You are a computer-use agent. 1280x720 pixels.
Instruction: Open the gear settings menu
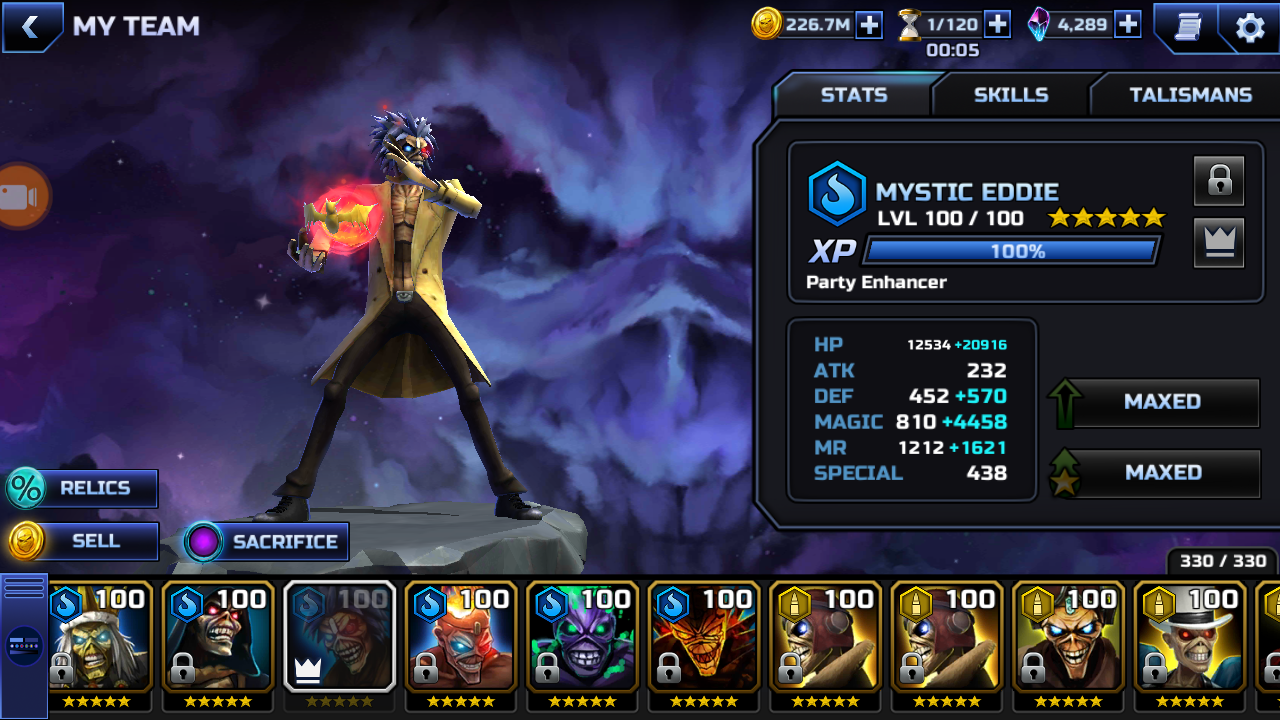pos(1250,27)
